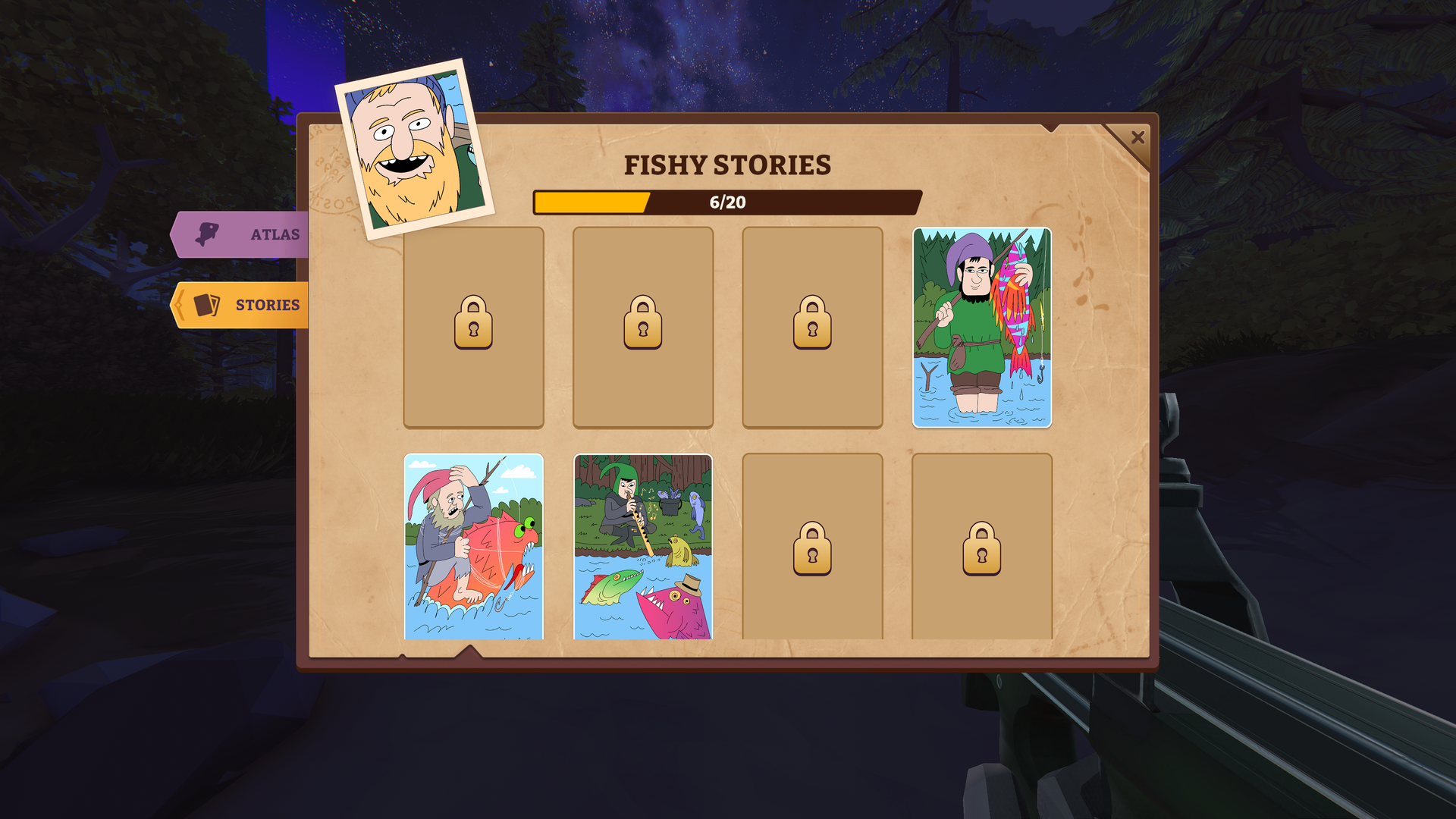Select the Stories tab

pyautogui.click(x=243, y=305)
